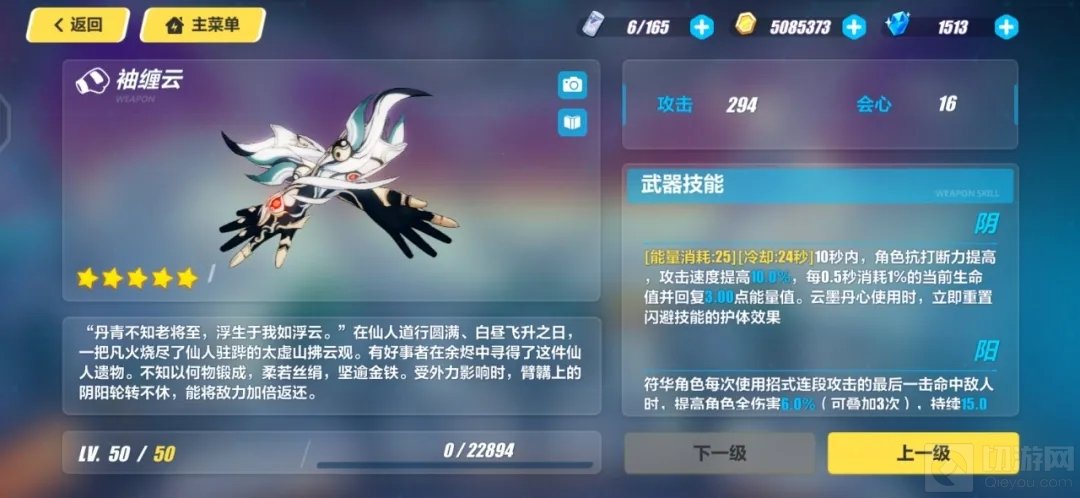Select 下一级 next level button
Image resolution: width=1080 pixels, height=498 pixels.
click(720, 453)
